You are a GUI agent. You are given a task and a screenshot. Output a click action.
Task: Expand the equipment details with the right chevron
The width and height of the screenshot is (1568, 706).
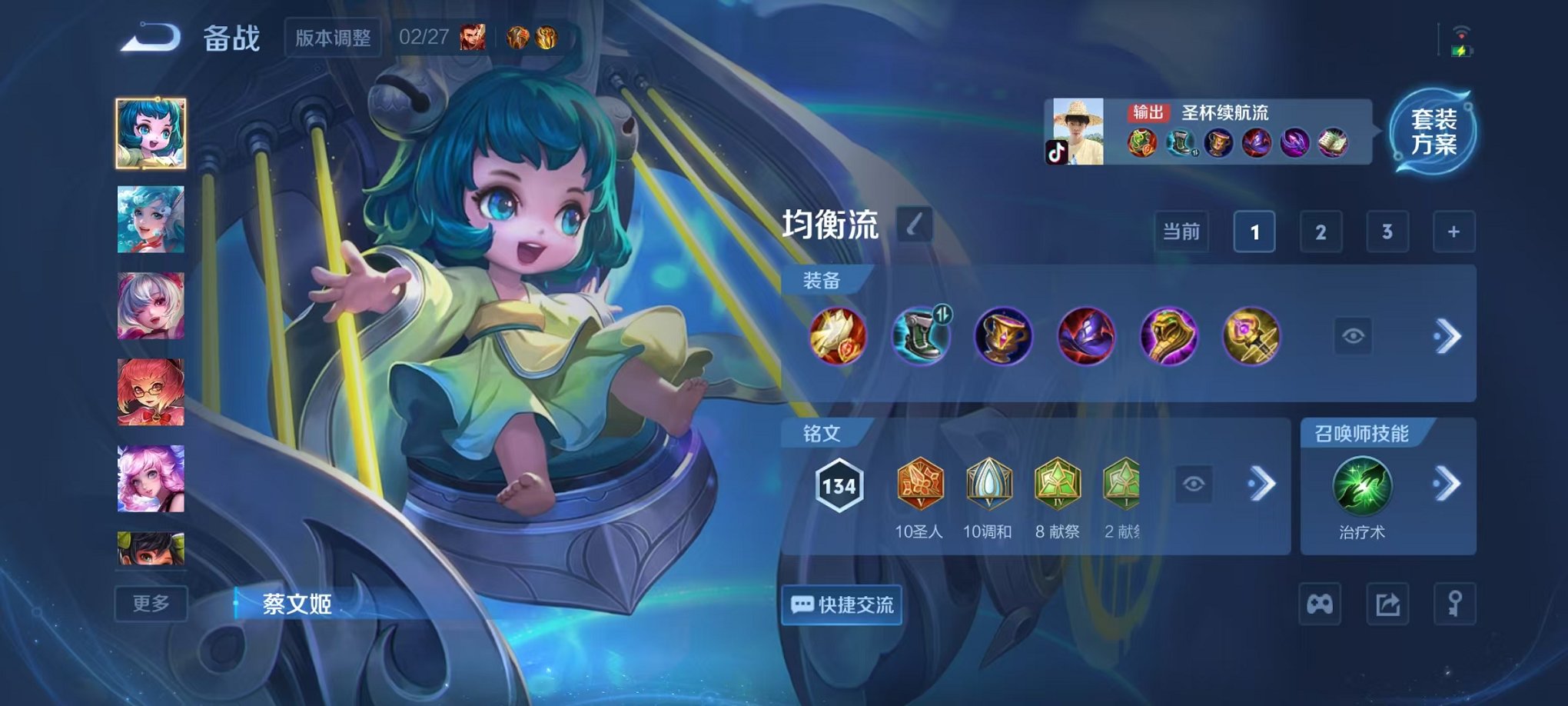coord(1448,336)
